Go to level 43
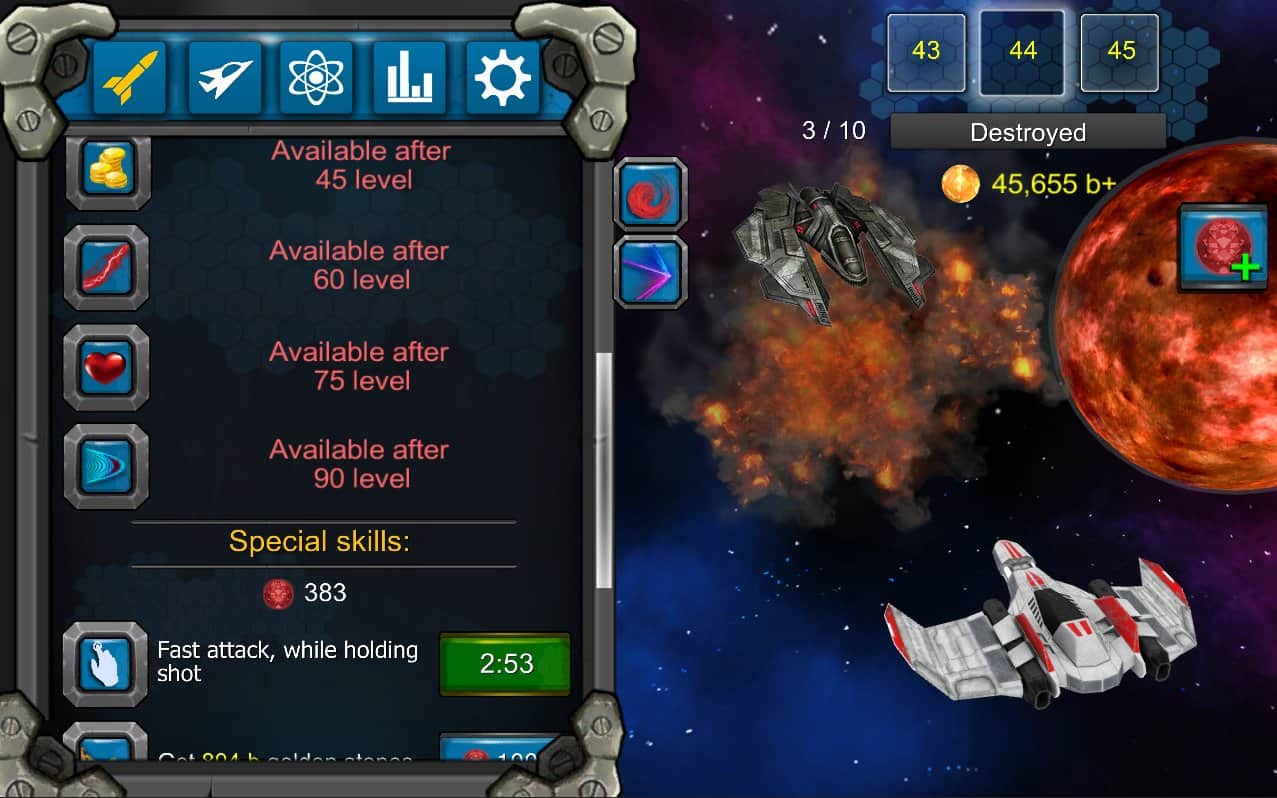 coord(926,52)
